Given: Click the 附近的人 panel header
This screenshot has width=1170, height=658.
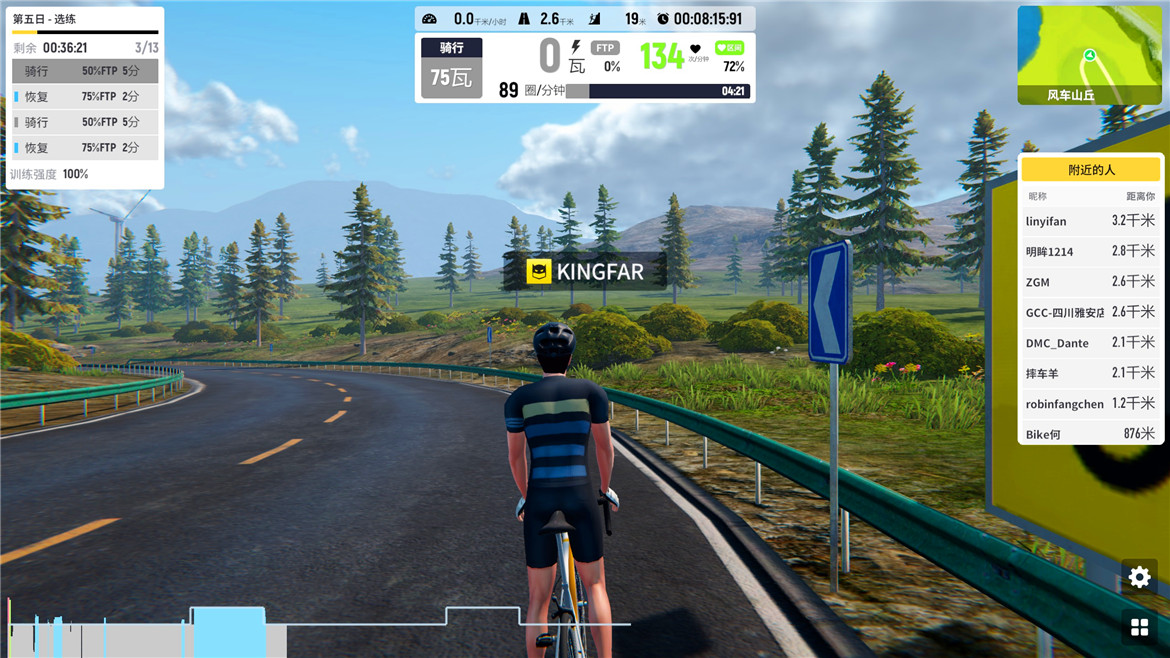Looking at the screenshot, I should coord(1090,170).
